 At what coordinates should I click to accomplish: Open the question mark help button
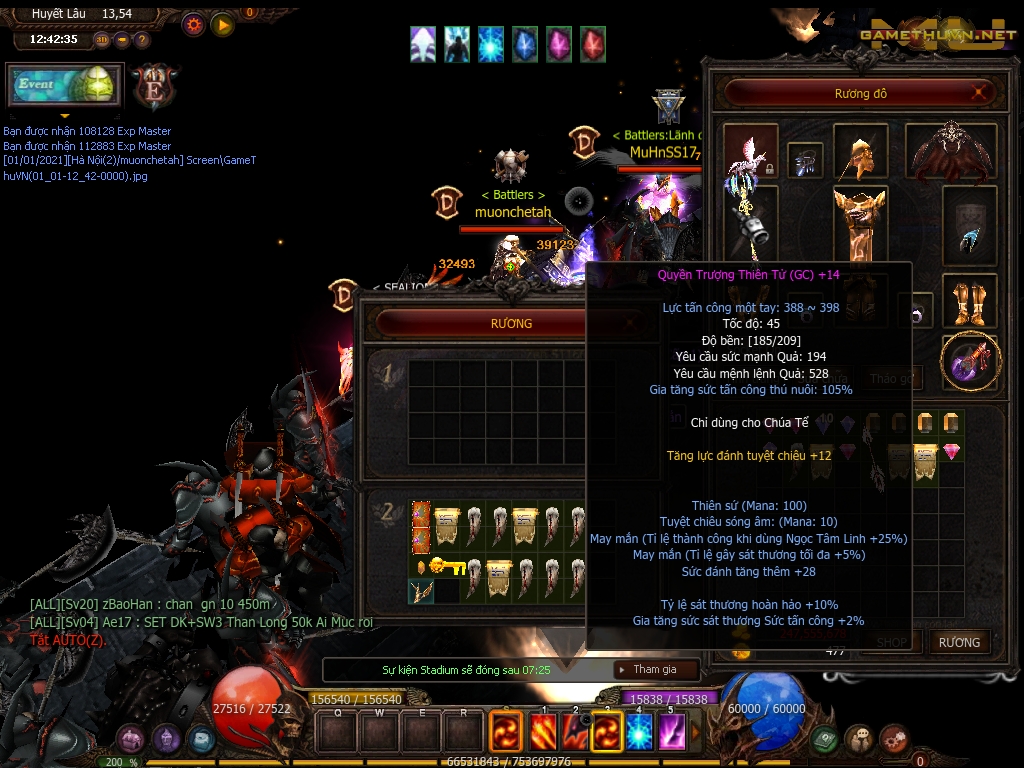(142, 40)
